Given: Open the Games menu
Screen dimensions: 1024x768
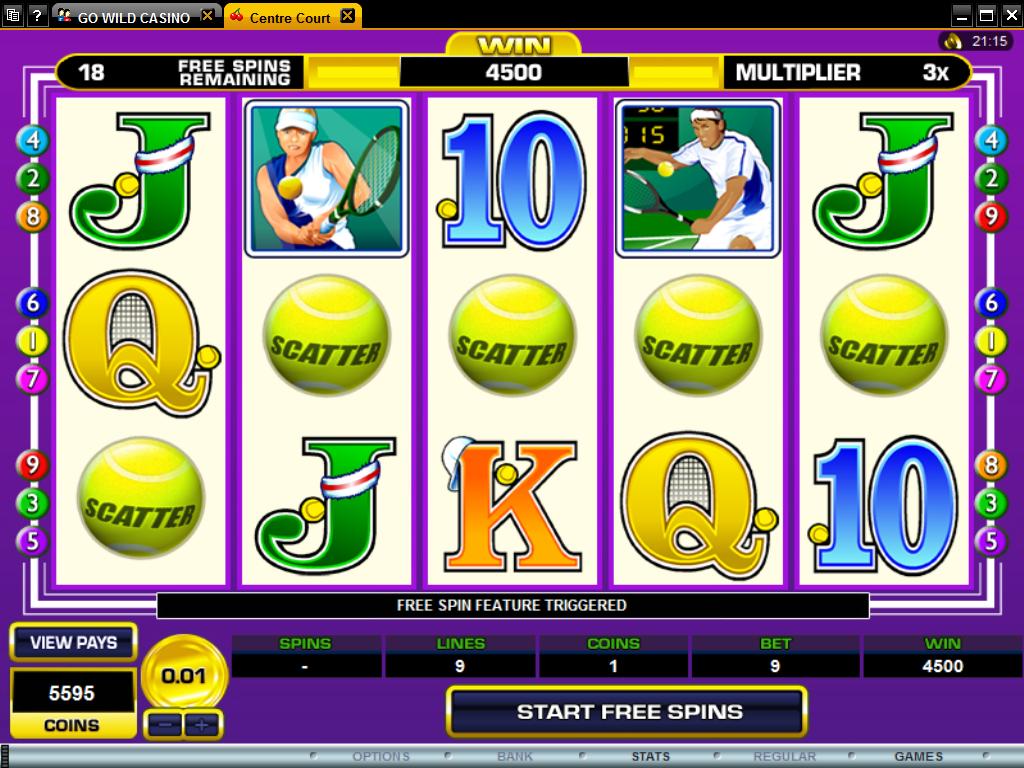Looking at the screenshot, I should (x=918, y=757).
